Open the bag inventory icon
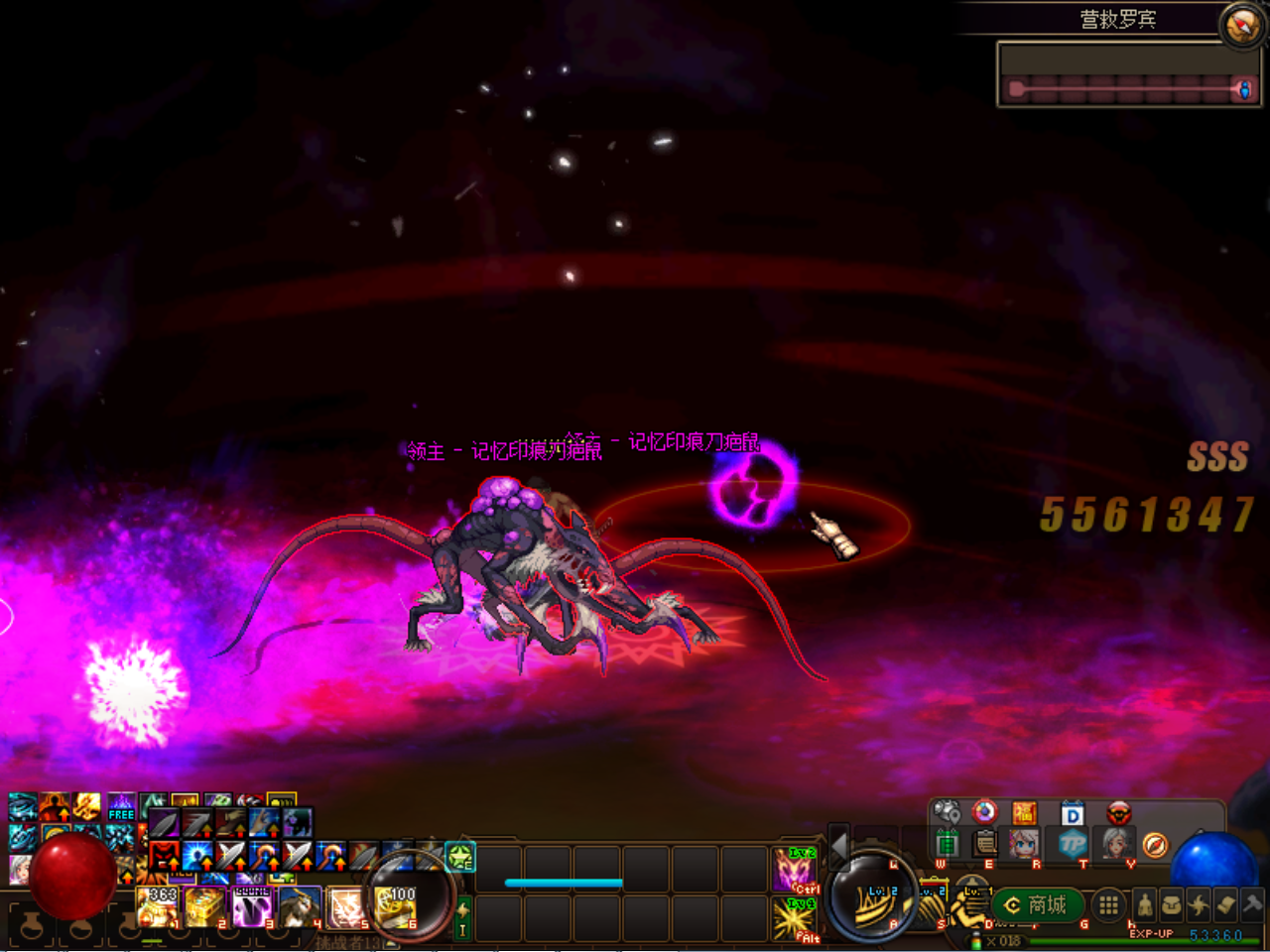The width and height of the screenshot is (1270, 952). [1172, 904]
